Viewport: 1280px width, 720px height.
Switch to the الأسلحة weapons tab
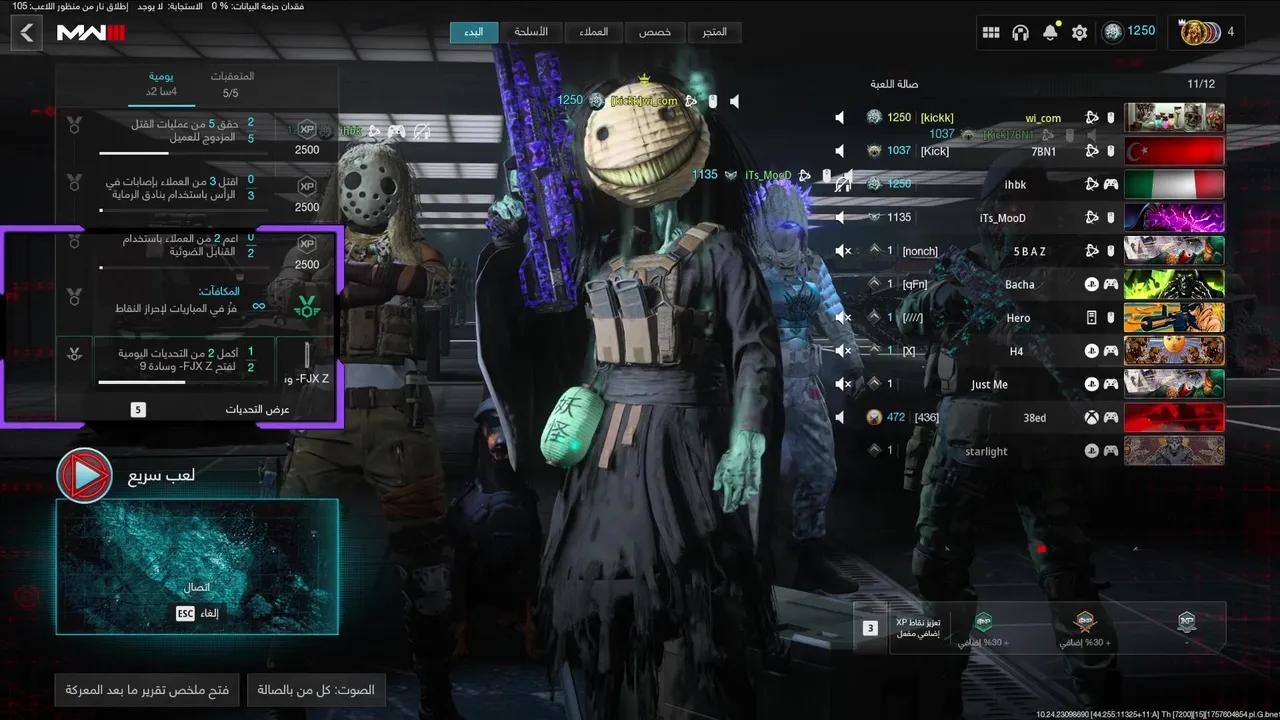click(x=531, y=32)
